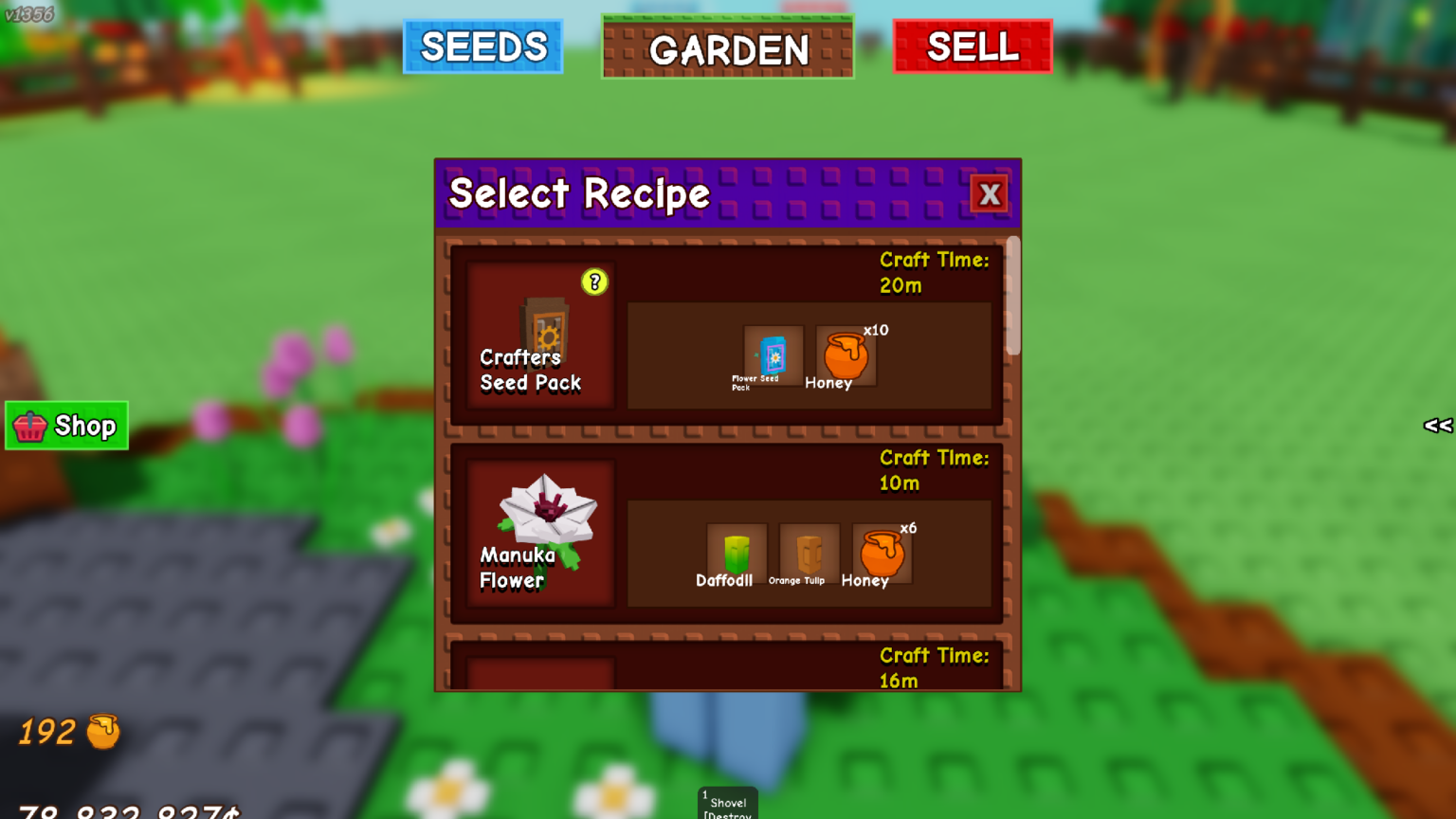Image resolution: width=1456 pixels, height=819 pixels.
Task: Collapse the side panel with double chevron
Action: pos(1436,426)
